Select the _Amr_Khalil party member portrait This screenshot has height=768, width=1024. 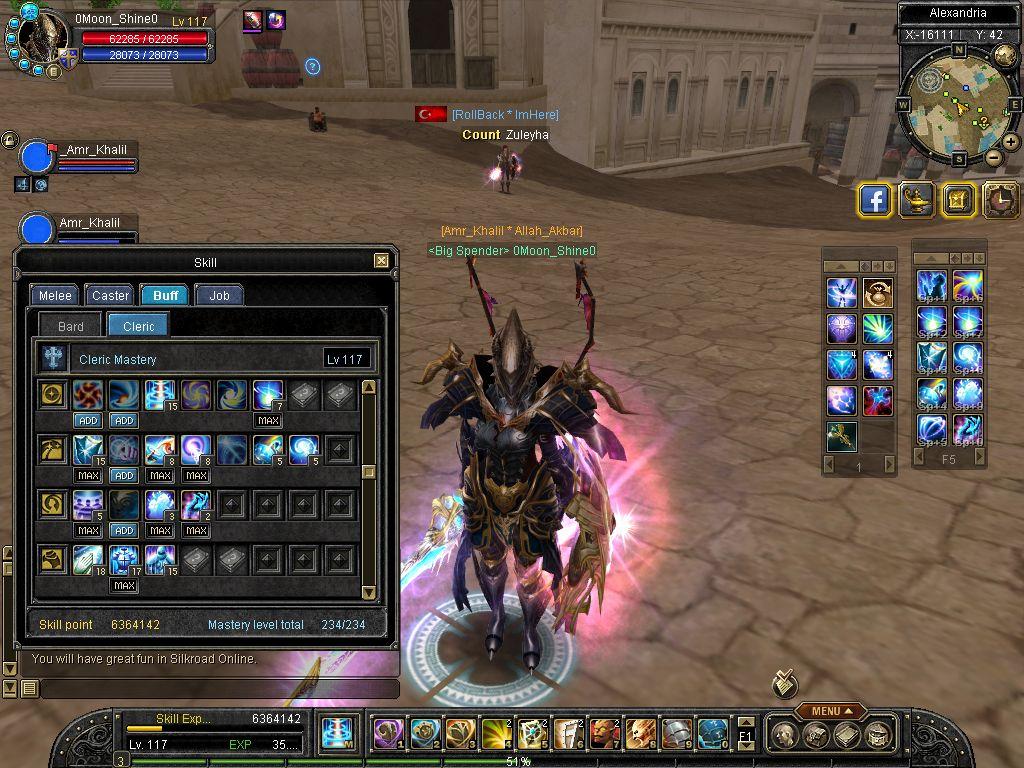click(x=37, y=158)
